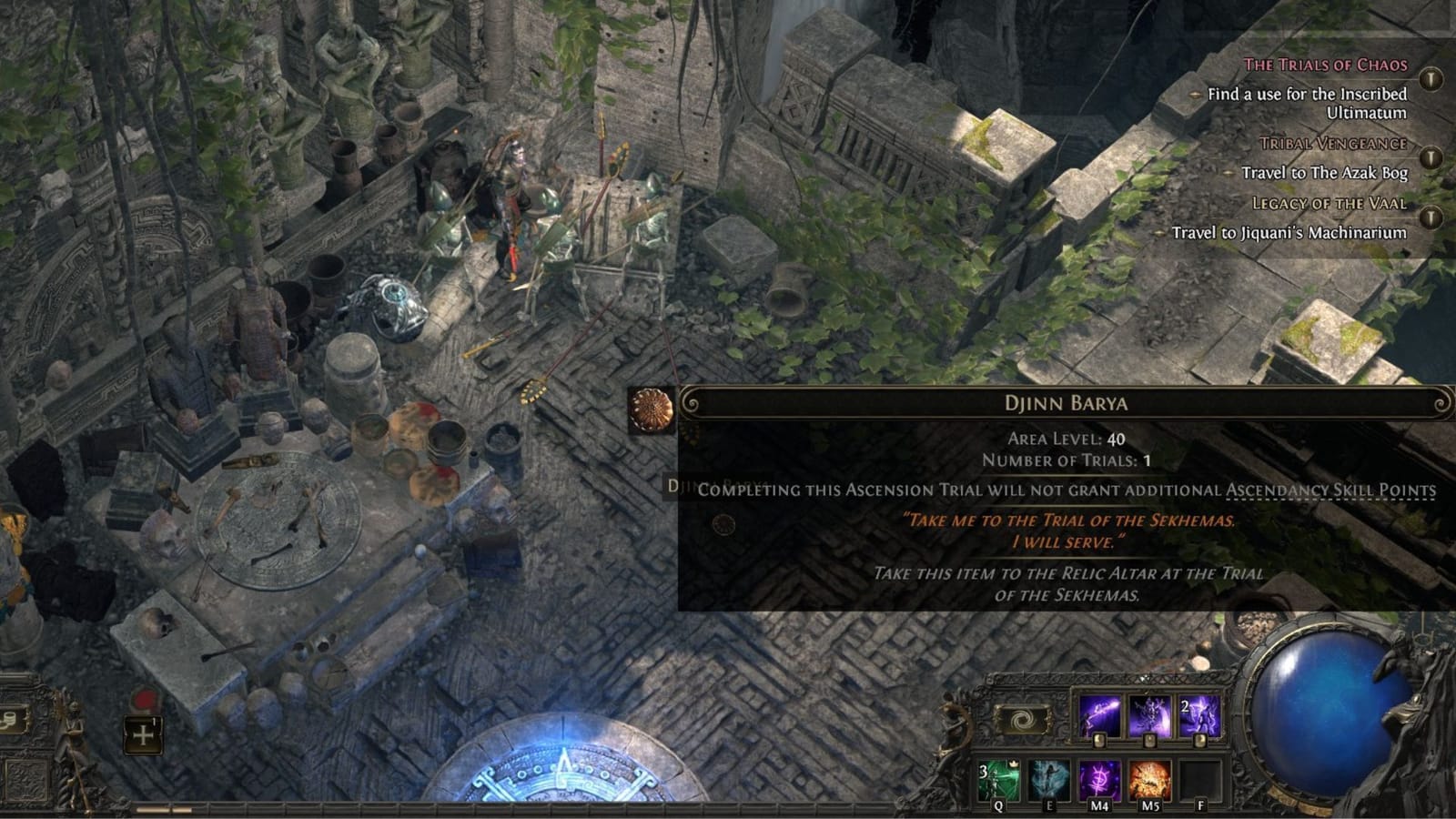Screen dimensions: 1456x819
Task: Trigger the fiery explosion skill on M5
Action: (1150, 779)
